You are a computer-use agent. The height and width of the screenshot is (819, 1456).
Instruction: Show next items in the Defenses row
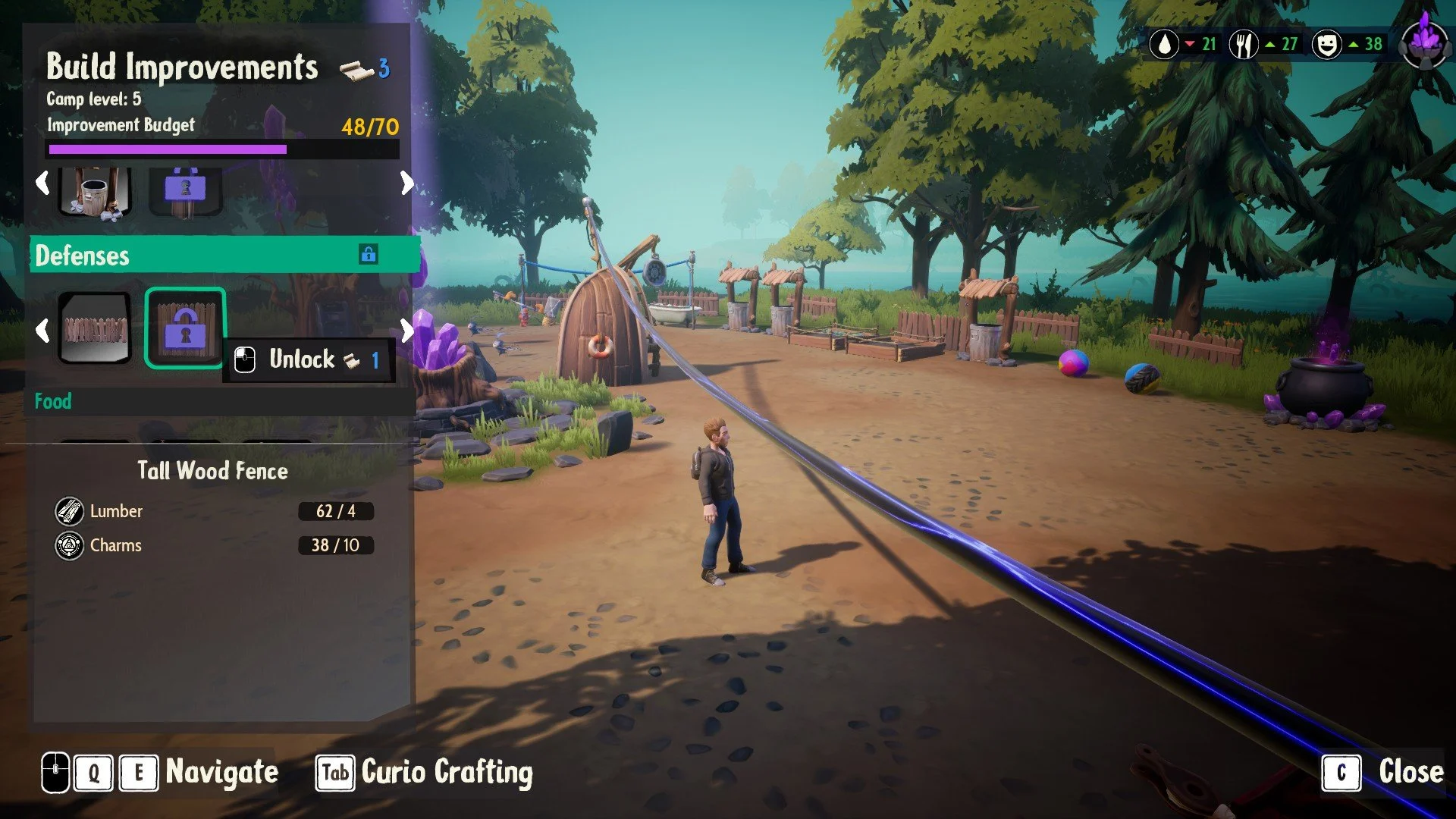(x=407, y=329)
